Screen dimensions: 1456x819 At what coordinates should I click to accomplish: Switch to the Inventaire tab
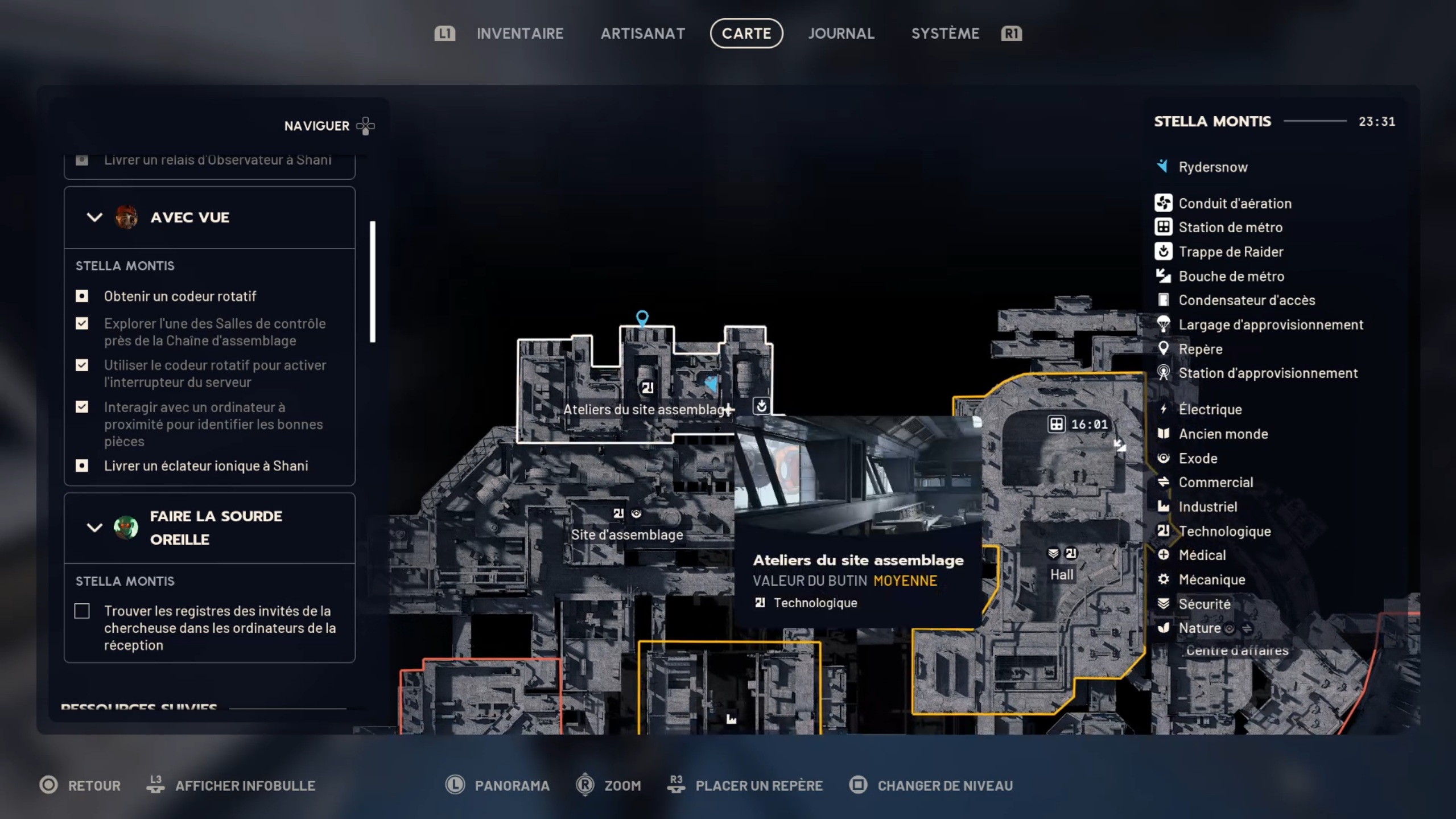(519, 34)
